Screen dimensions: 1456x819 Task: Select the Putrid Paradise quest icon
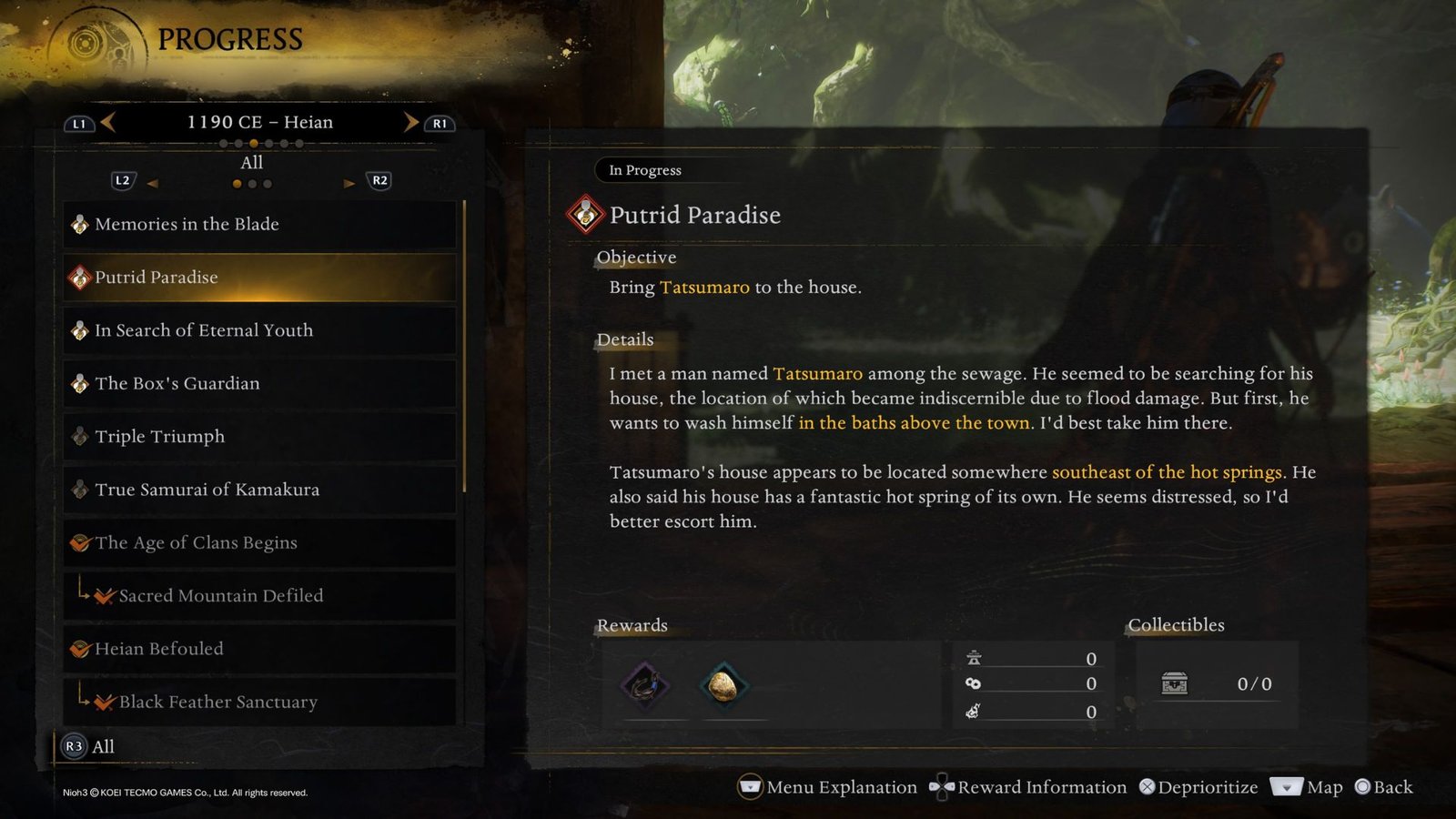click(79, 277)
